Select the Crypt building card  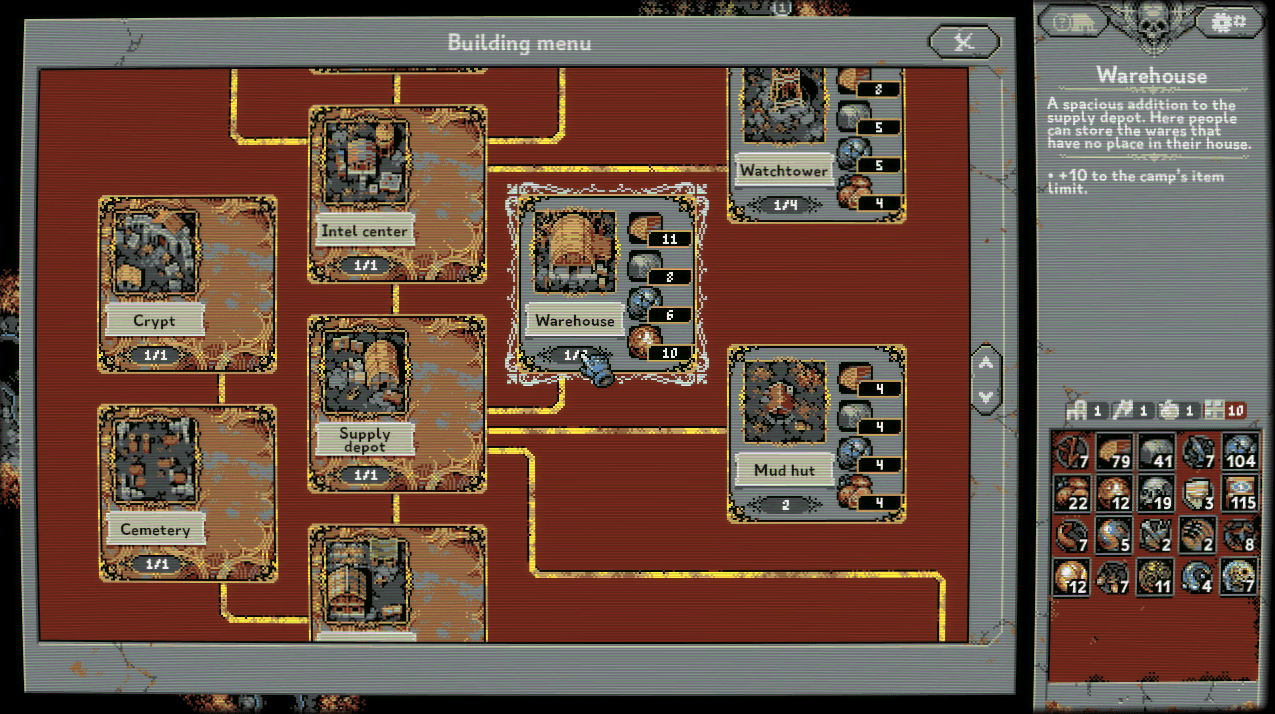coord(187,284)
